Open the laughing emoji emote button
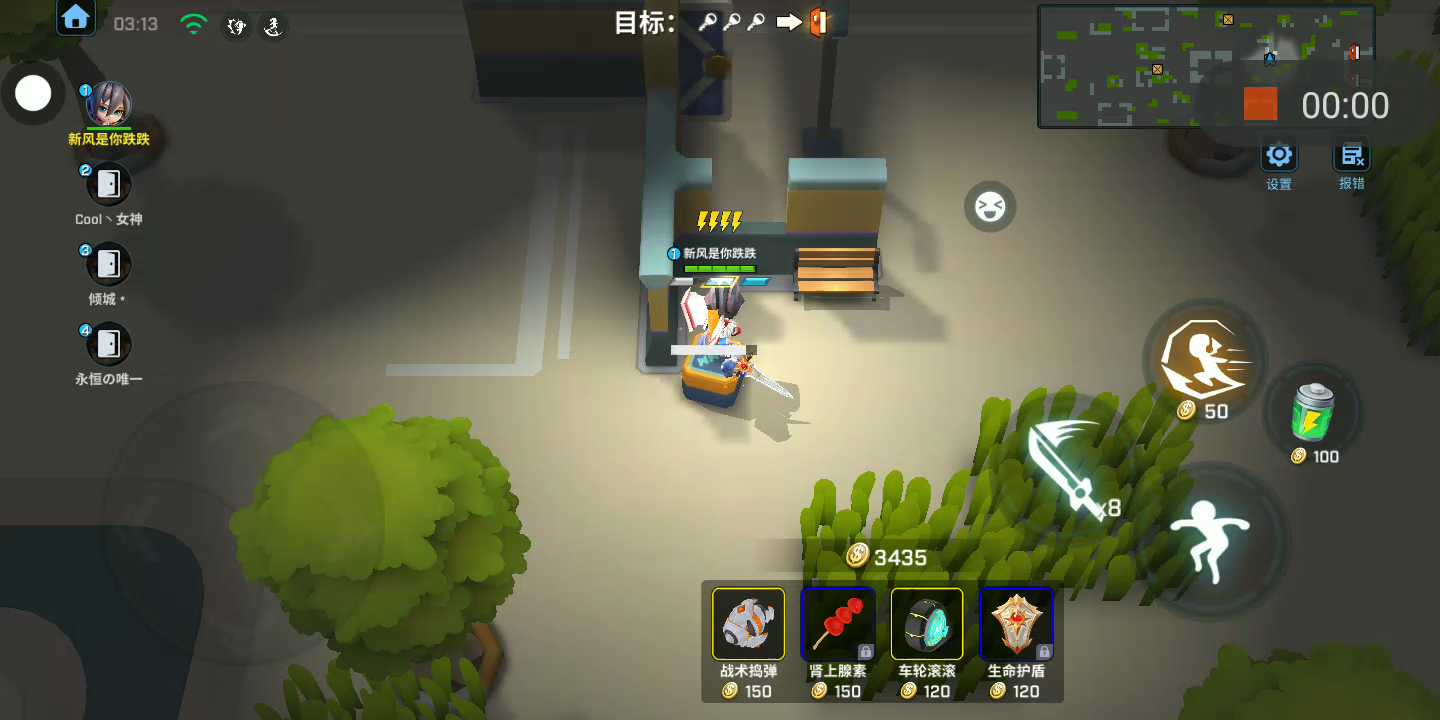The image size is (1440, 720). click(990, 207)
